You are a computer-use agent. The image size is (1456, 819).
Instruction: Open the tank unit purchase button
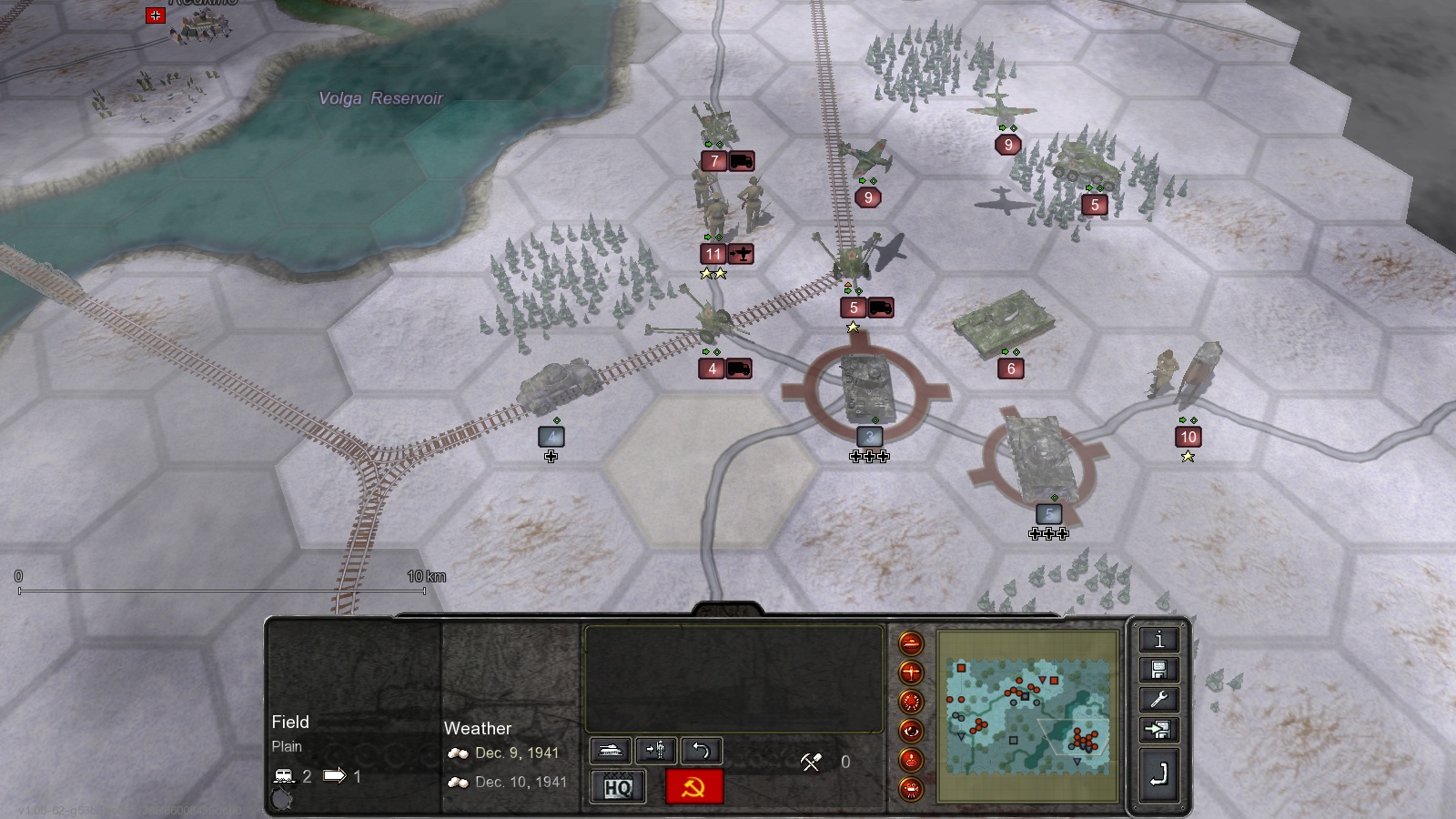[x=611, y=751]
